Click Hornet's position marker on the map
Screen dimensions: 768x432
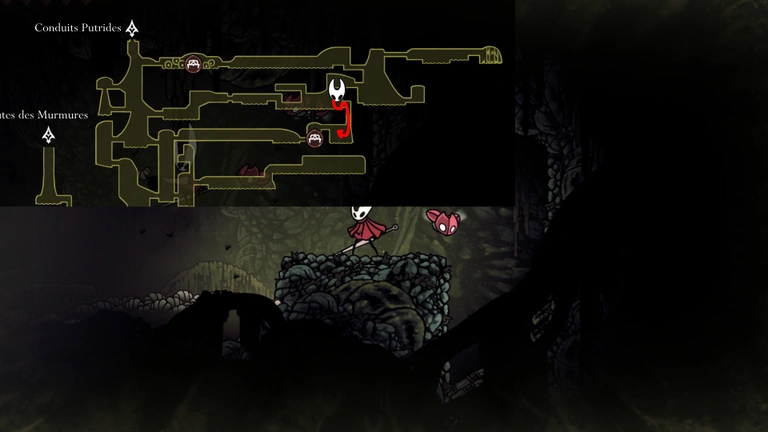click(x=340, y=90)
